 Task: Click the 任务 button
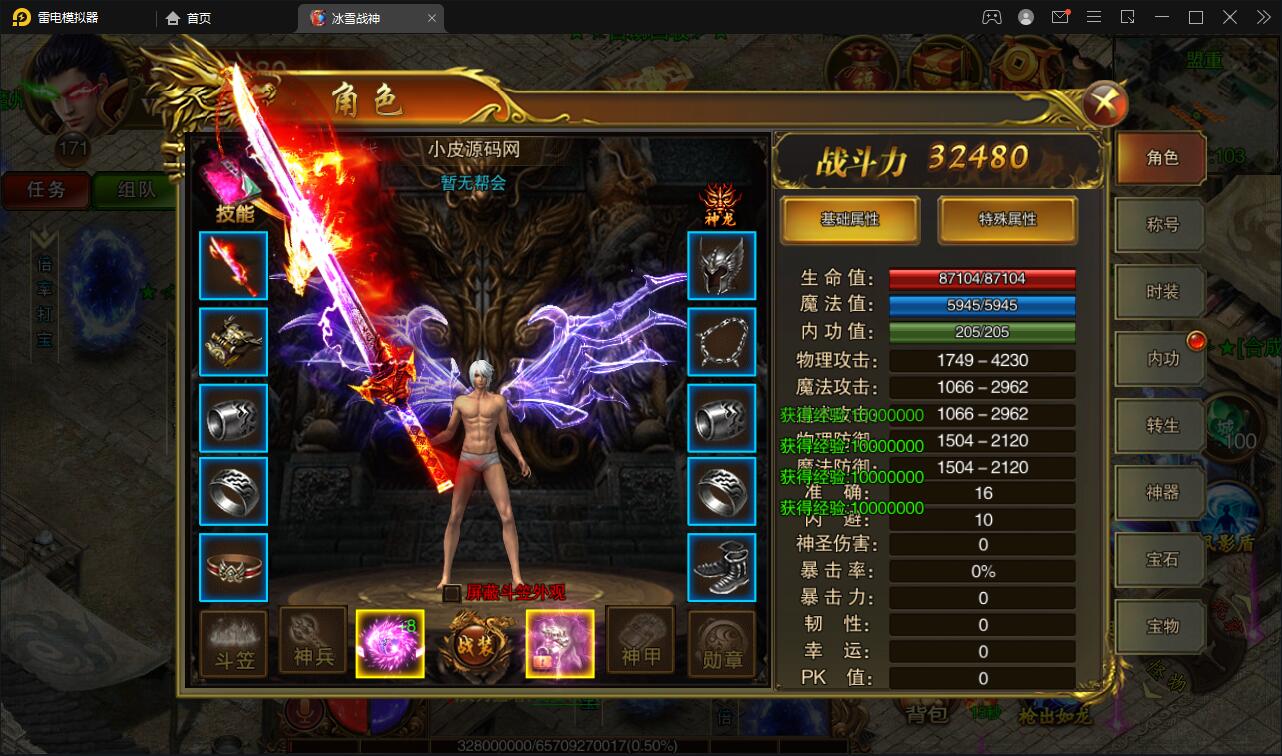click(45, 190)
